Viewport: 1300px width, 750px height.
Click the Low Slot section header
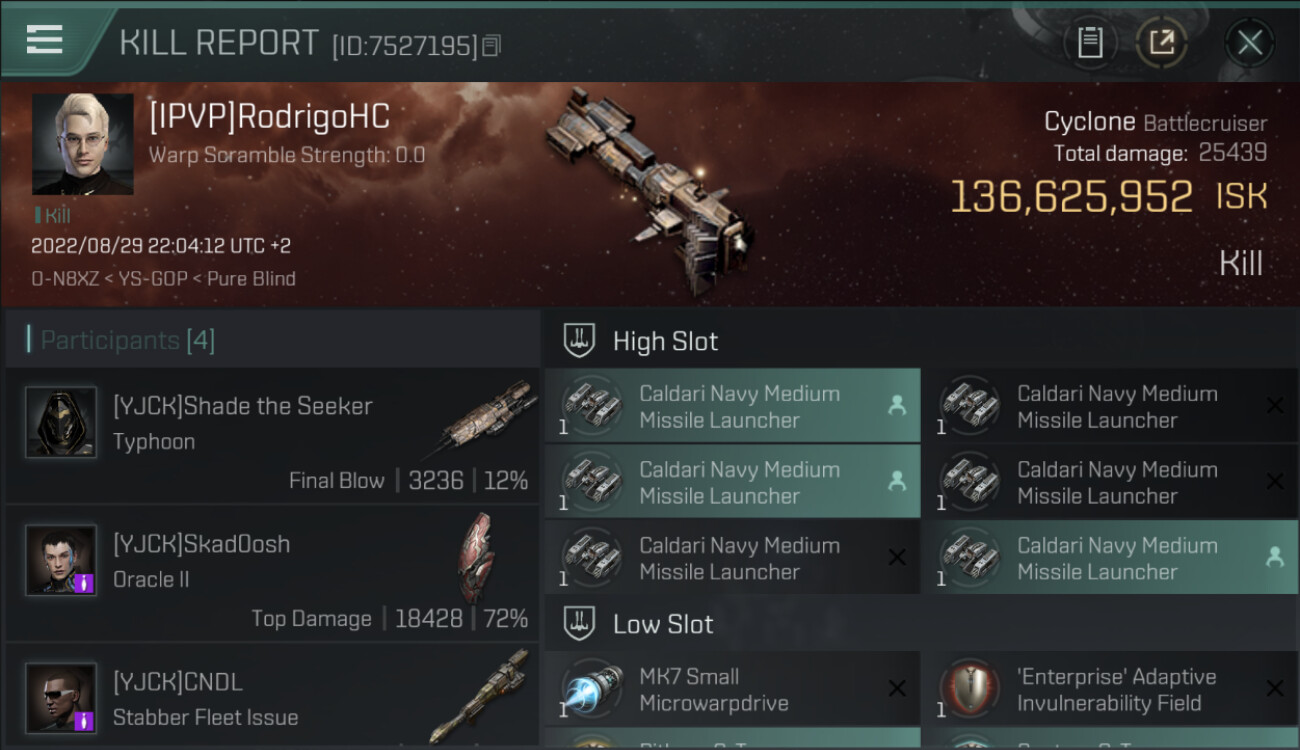pos(663,624)
